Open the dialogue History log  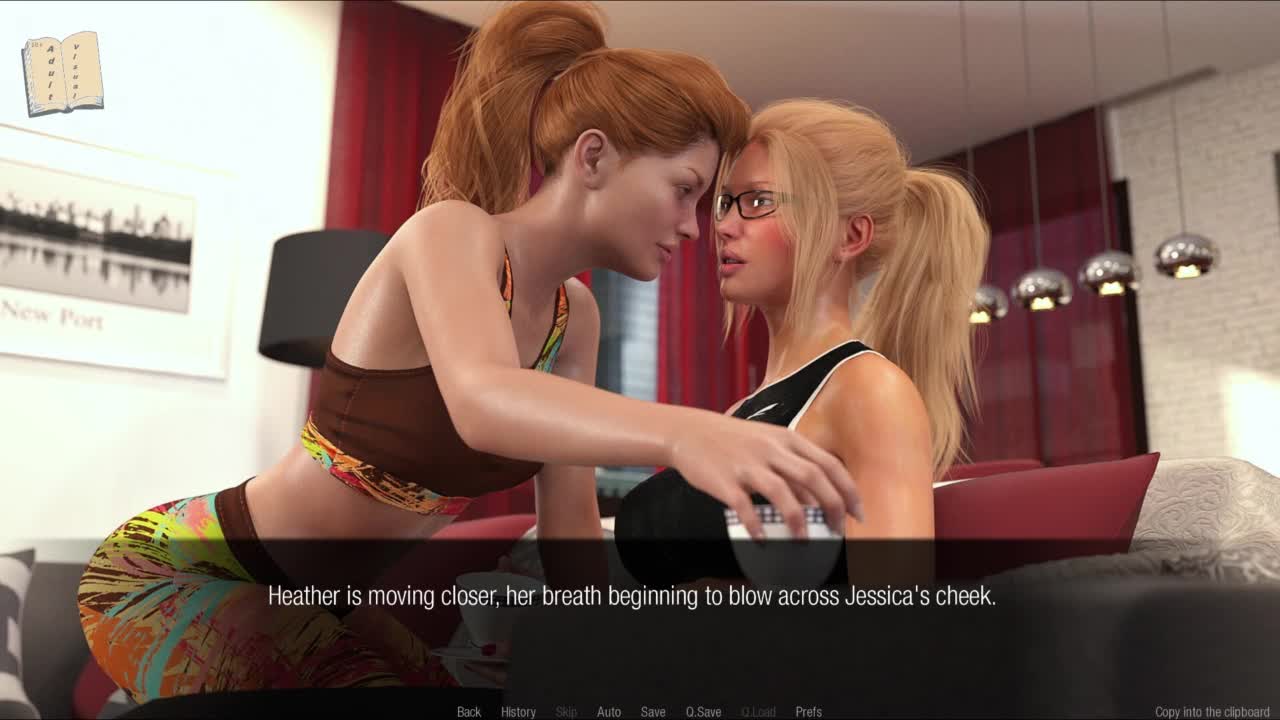[518, 712]
